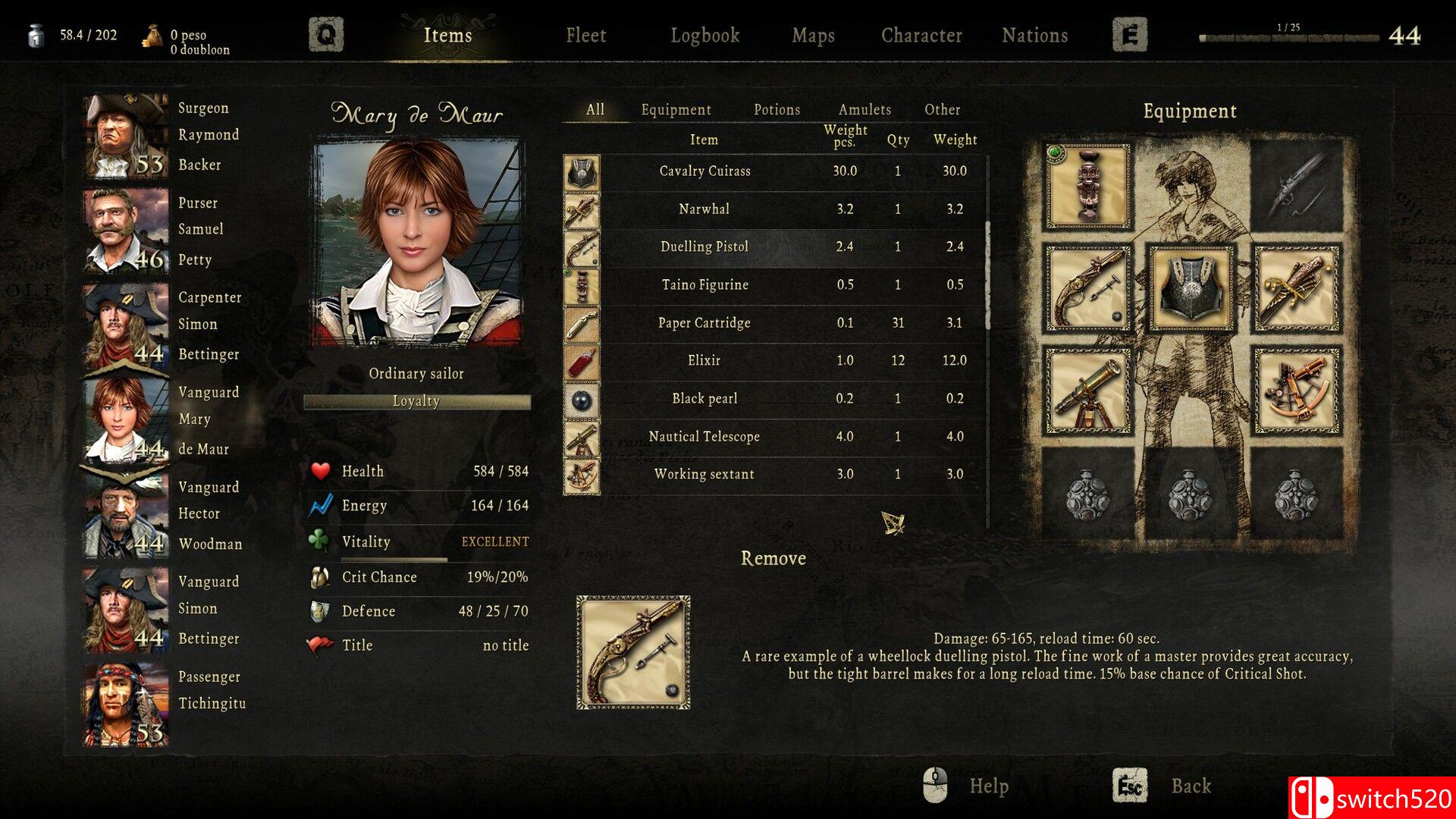This screenshot has height=819, width=1456.
Task: Select Surgeon Raymond Backer portrait
Action: tap(126, 136)
